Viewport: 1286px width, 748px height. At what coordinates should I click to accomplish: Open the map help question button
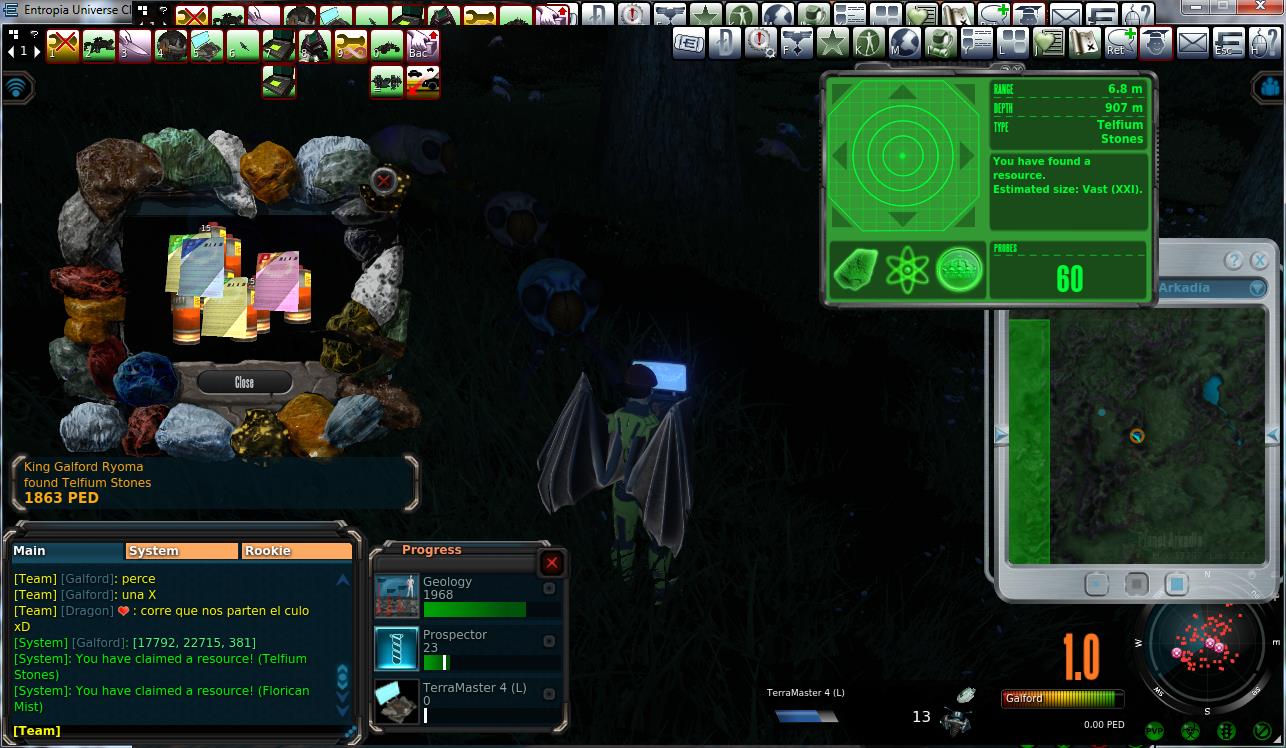(1234, 261)
